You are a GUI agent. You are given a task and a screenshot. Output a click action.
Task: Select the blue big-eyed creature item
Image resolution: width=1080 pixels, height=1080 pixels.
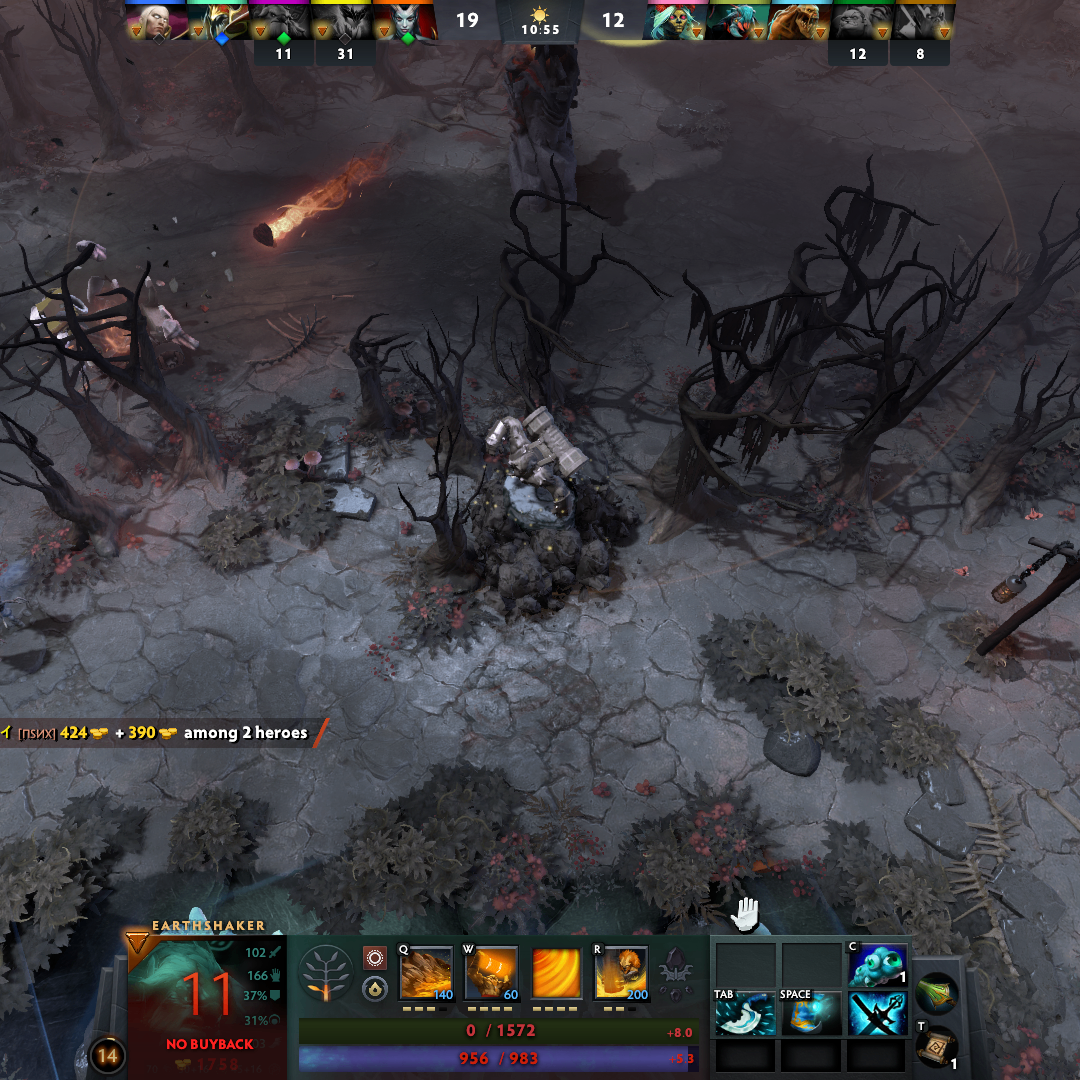pyautogui.click(x=877, y=965)
